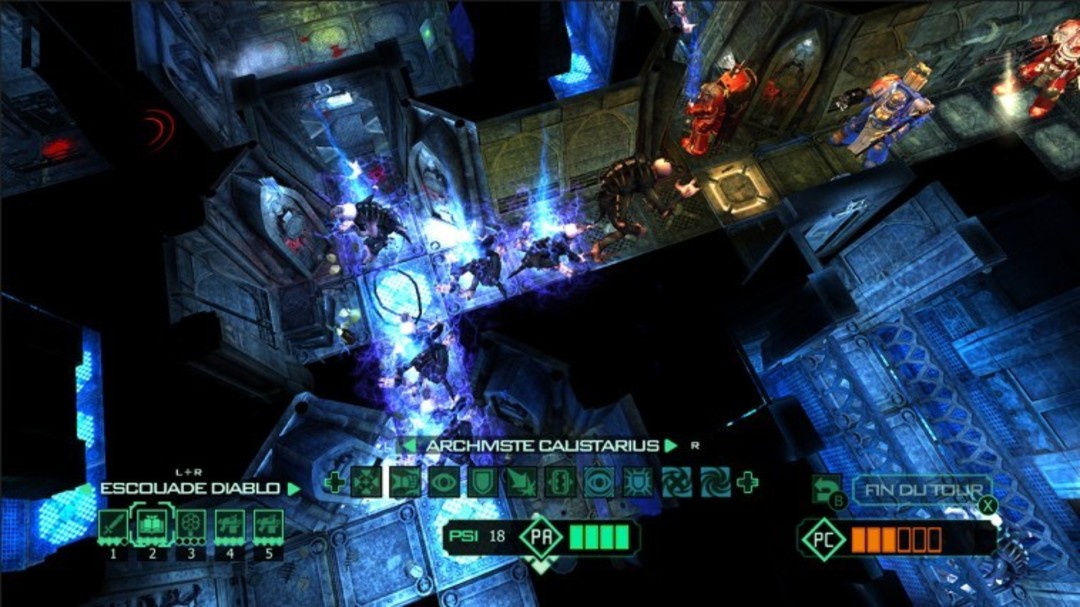
Task: Click the green plus at action bar's right end
Action: pos(747,483)
